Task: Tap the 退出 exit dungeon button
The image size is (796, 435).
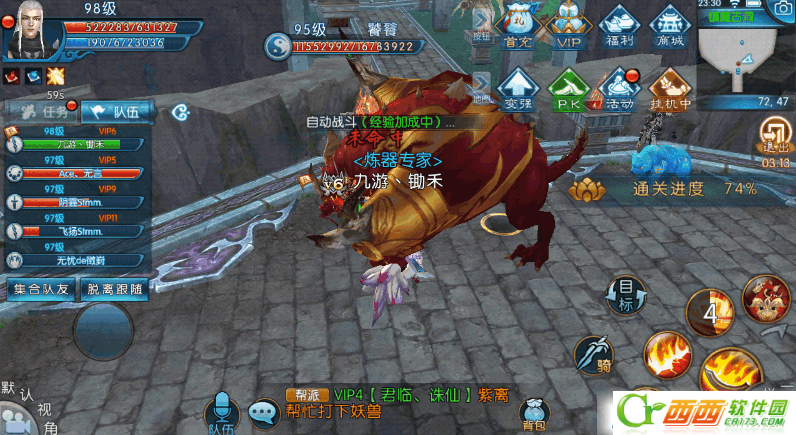Action: click(775, 135)
